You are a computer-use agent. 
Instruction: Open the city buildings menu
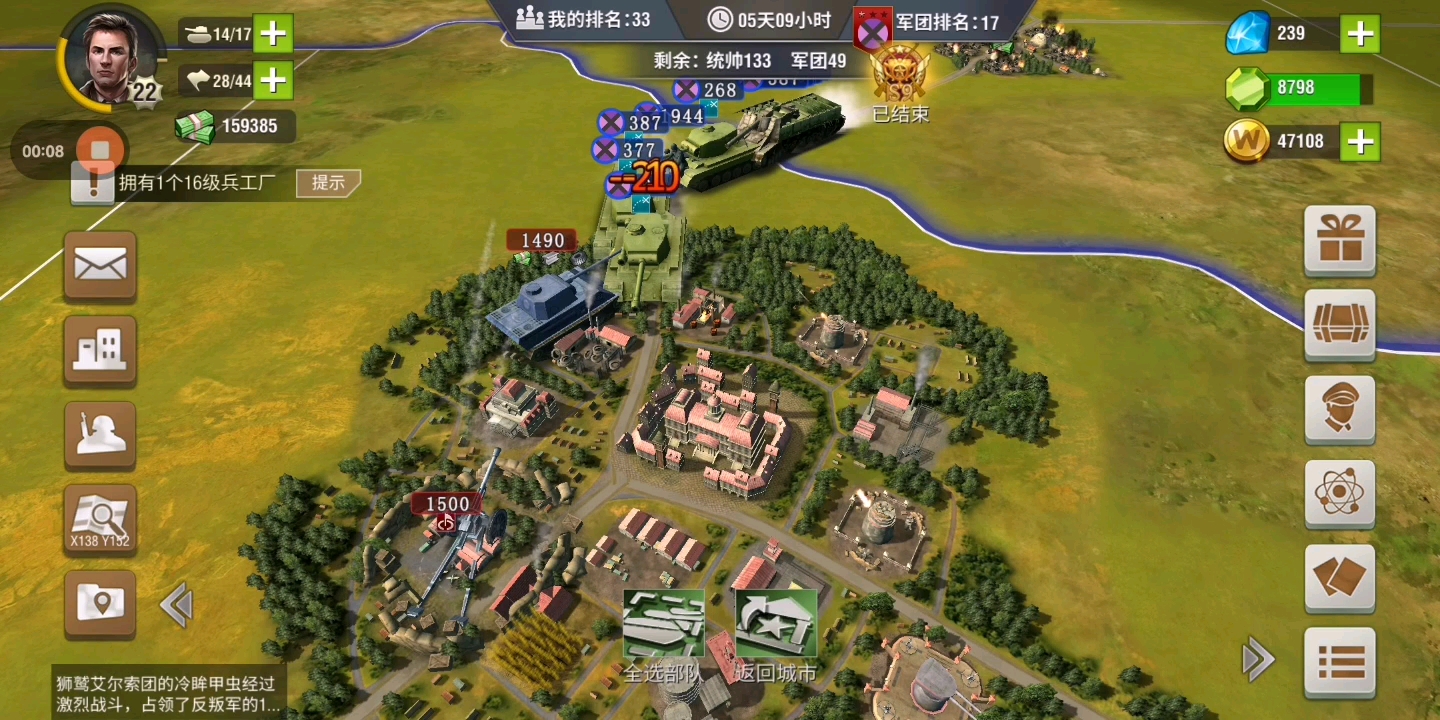100,351
